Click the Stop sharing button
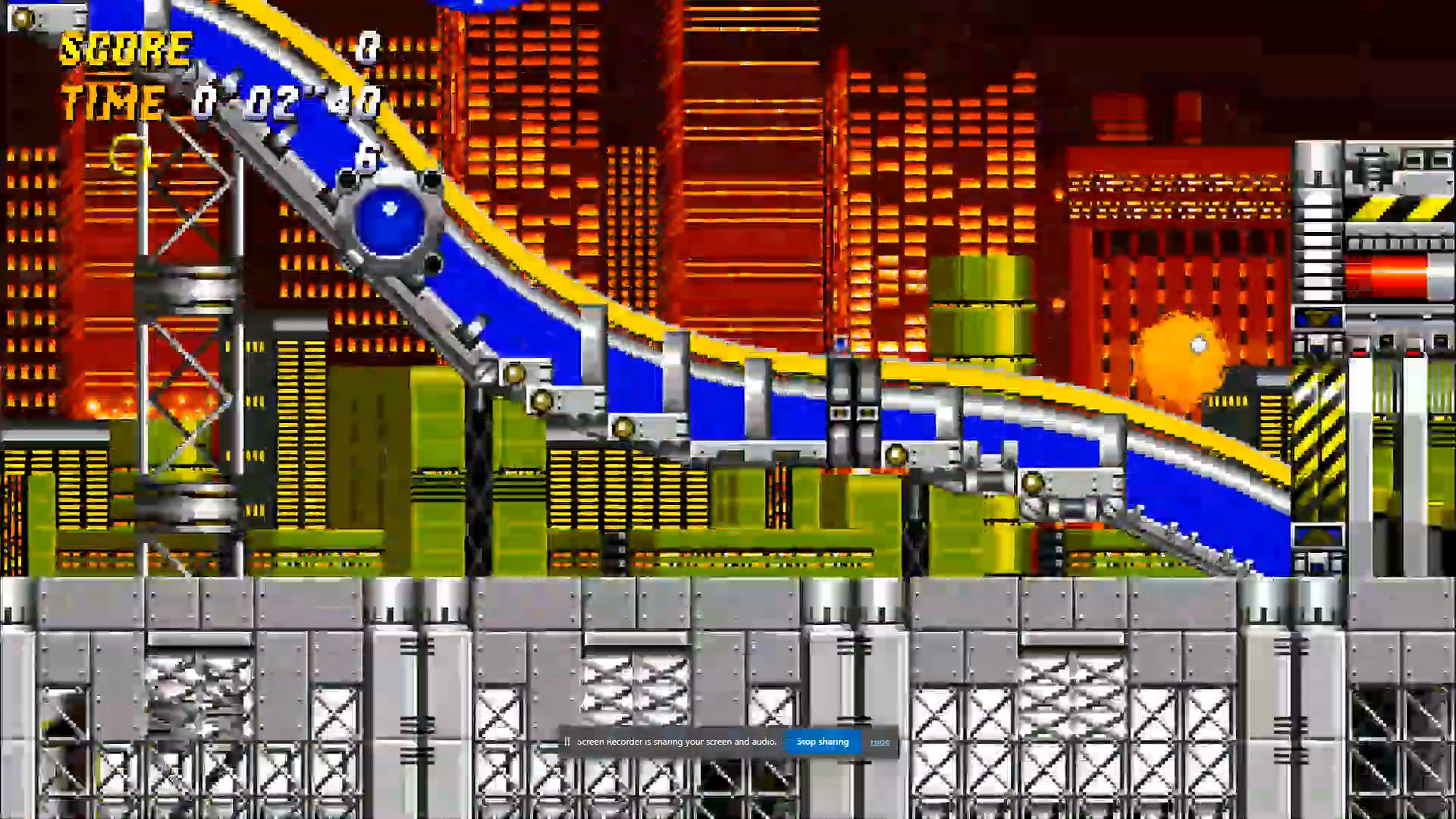This screenshot has height=819, width=1456. point(823,742)
